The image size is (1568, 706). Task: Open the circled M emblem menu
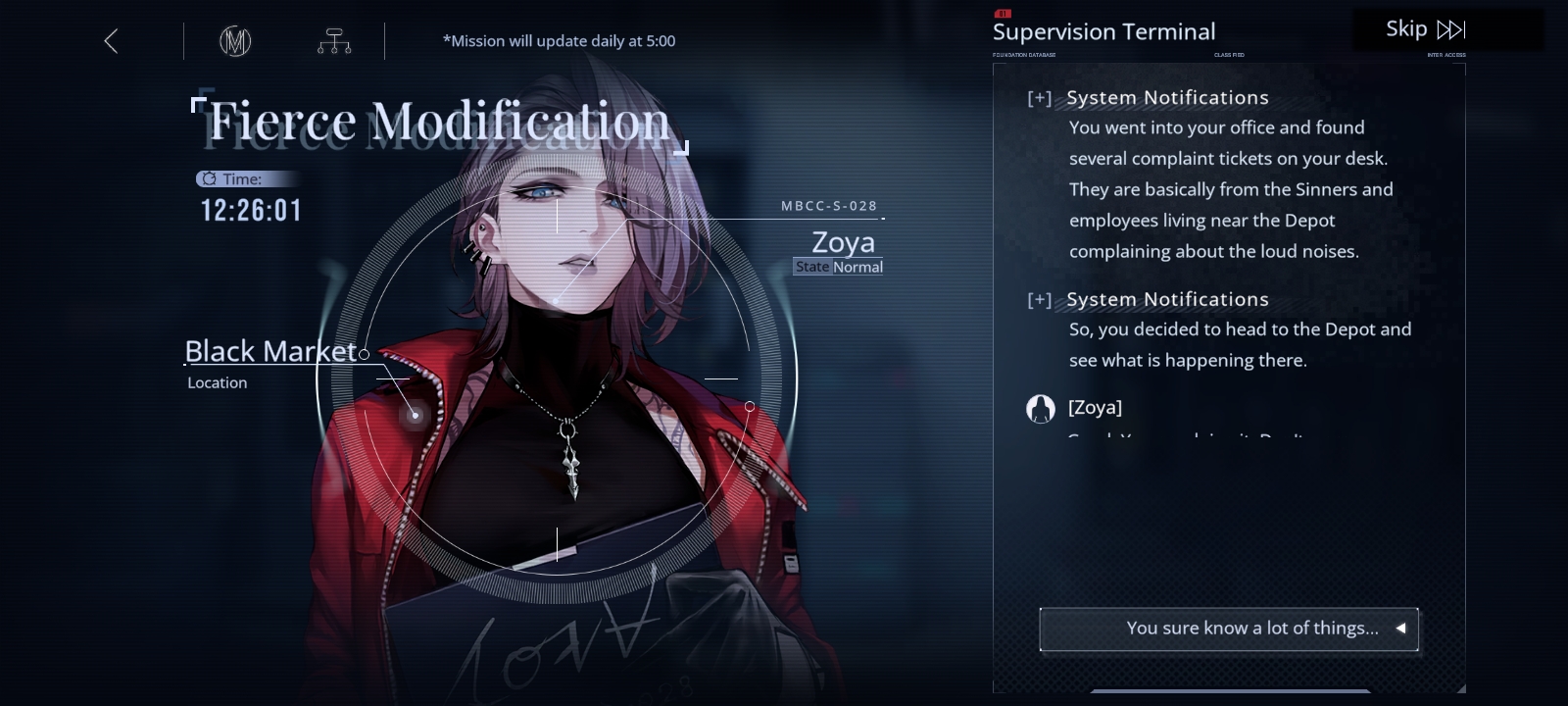(235, 41)
